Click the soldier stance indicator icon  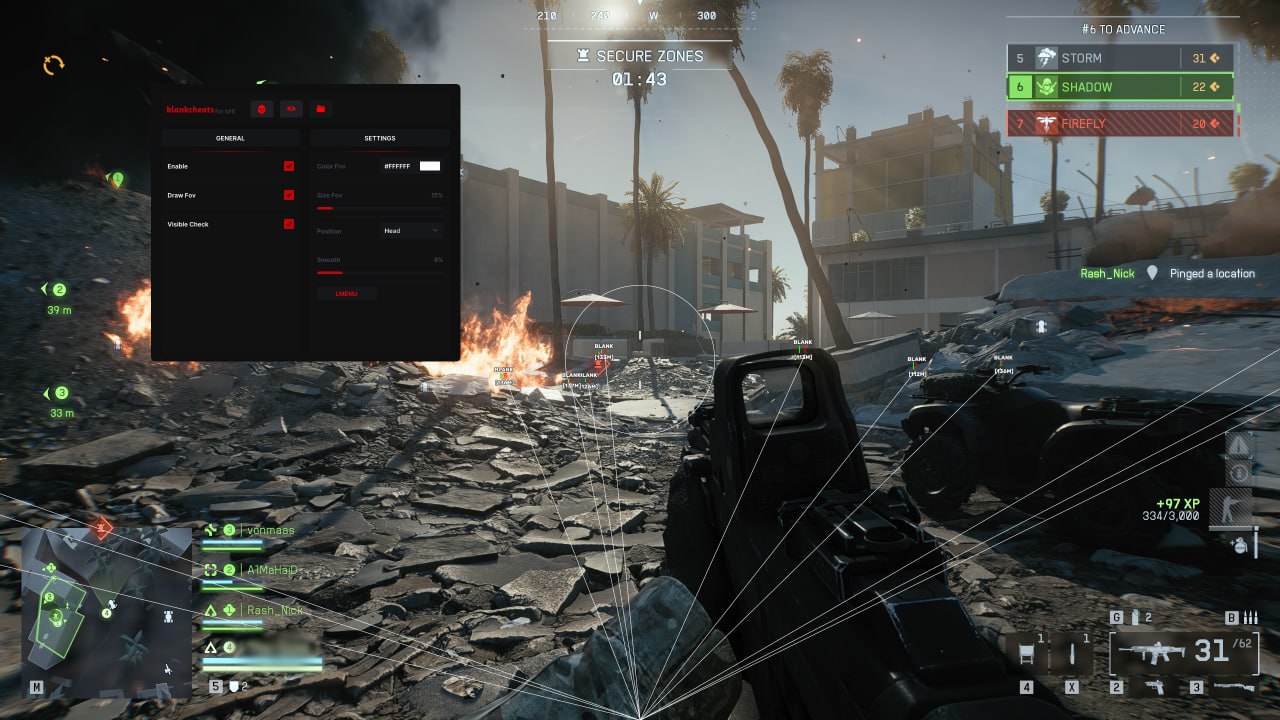tap(1228, 508)
